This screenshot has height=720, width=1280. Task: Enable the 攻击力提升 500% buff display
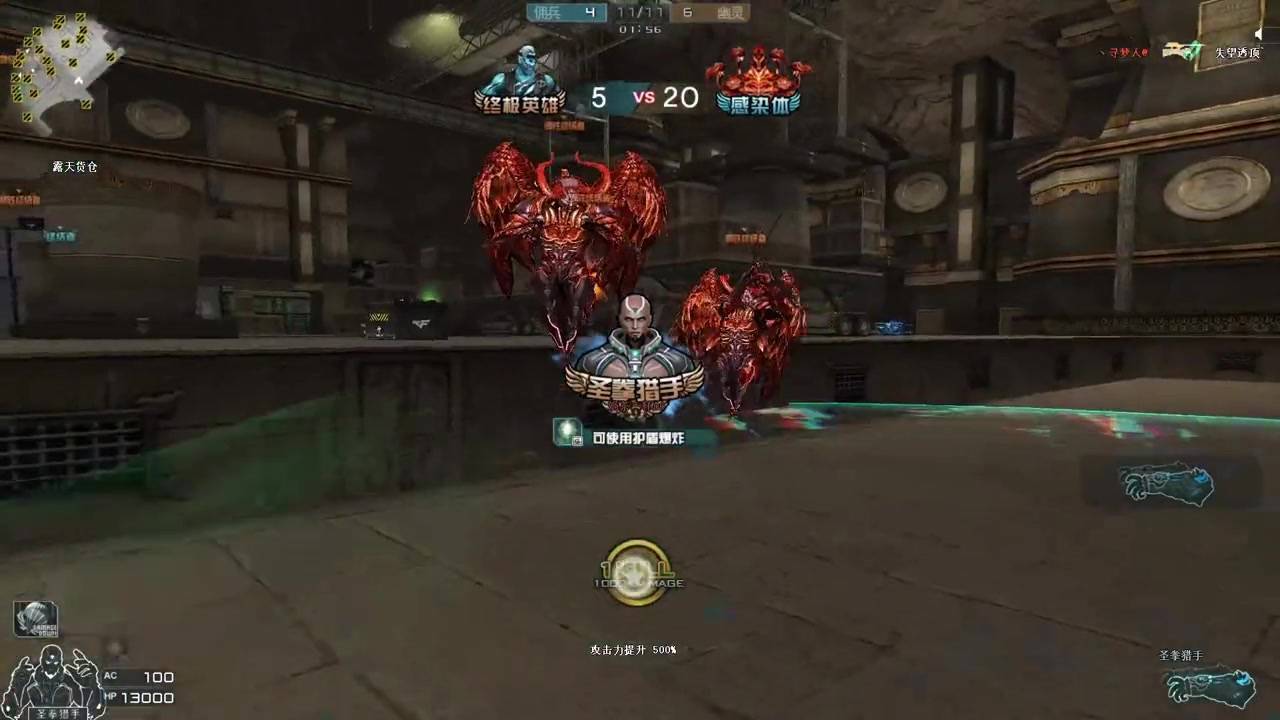(636, 650)
